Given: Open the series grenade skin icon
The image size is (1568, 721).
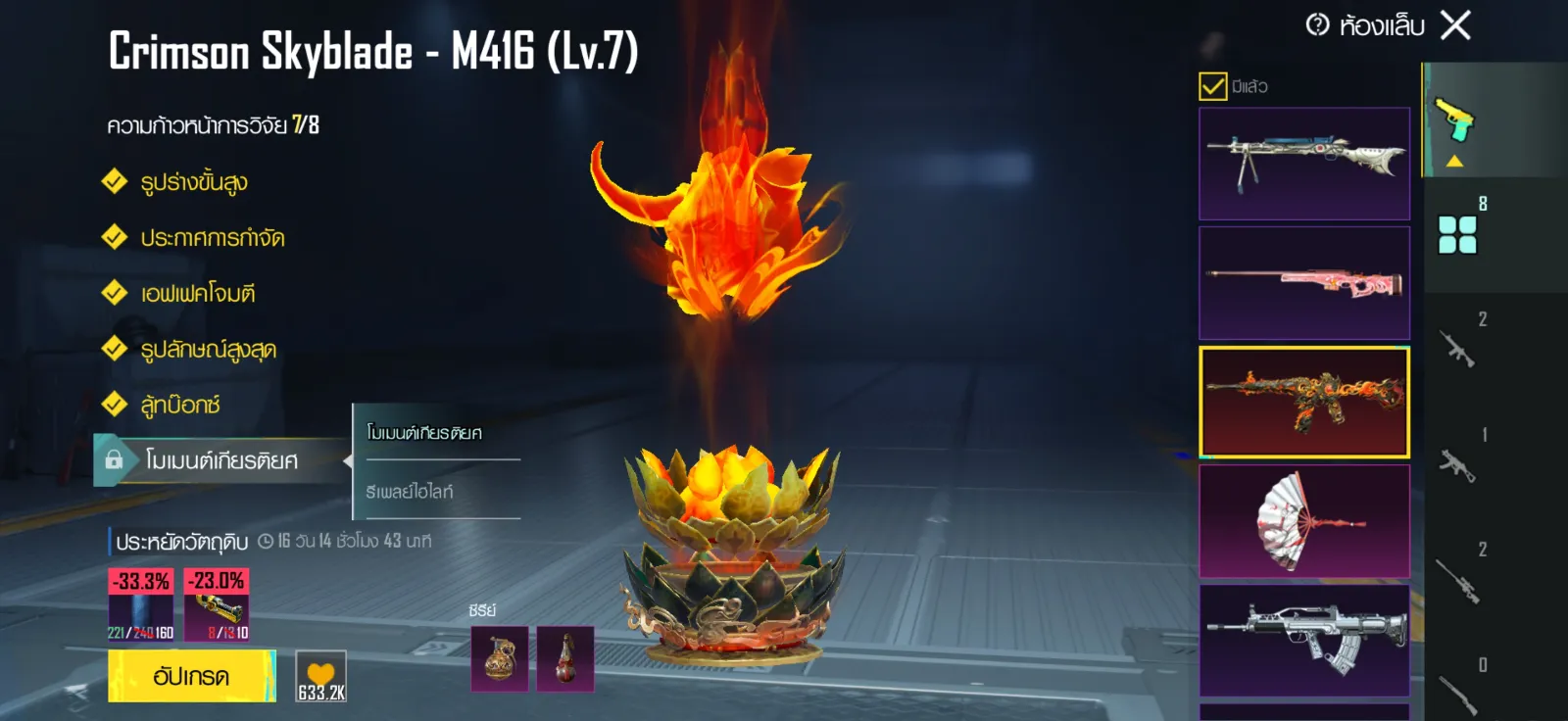Looking at the screenshot, I should point(500,658).
